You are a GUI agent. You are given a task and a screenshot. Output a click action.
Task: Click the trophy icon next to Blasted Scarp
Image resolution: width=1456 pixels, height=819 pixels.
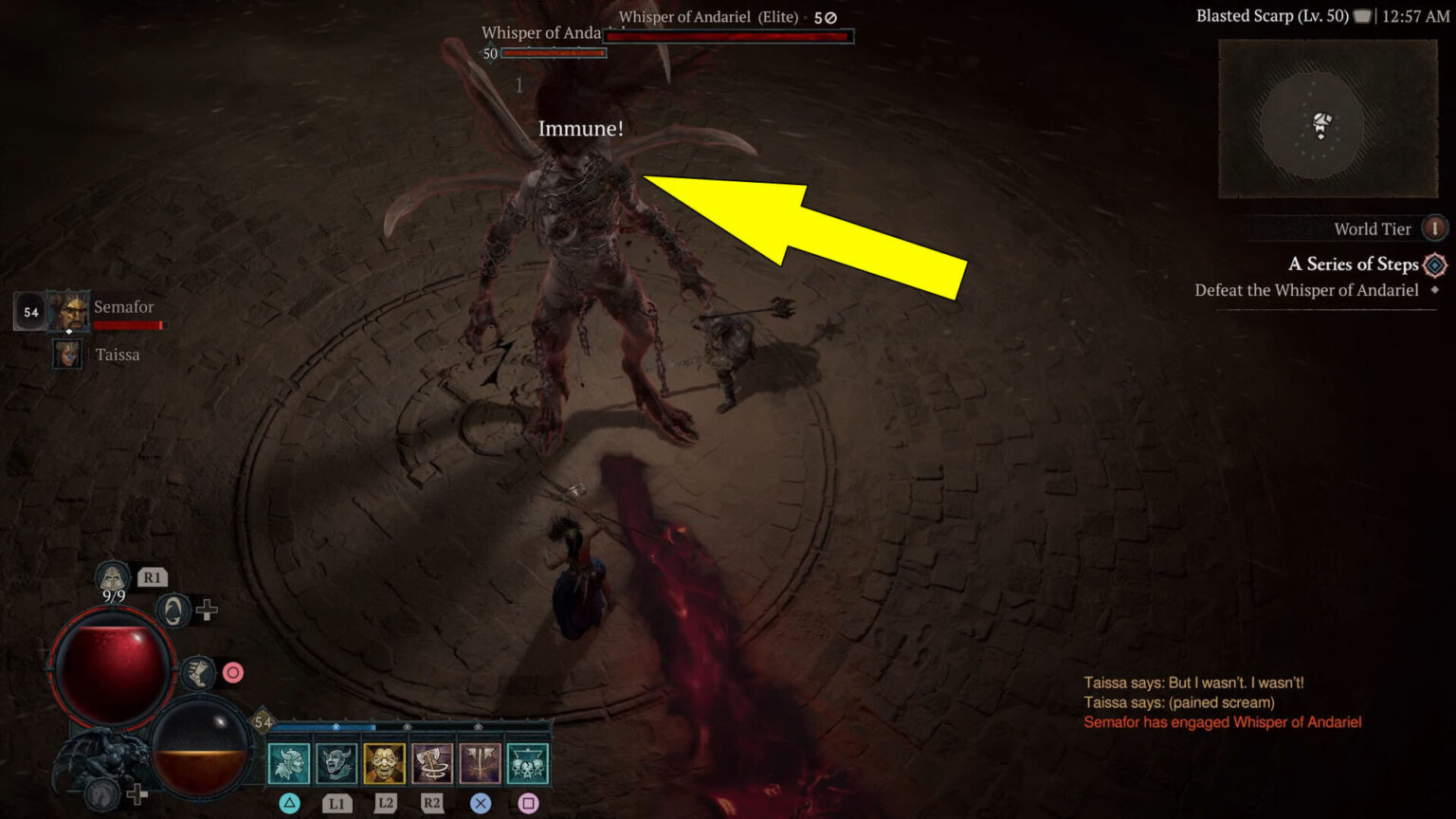click(1362, 15)
